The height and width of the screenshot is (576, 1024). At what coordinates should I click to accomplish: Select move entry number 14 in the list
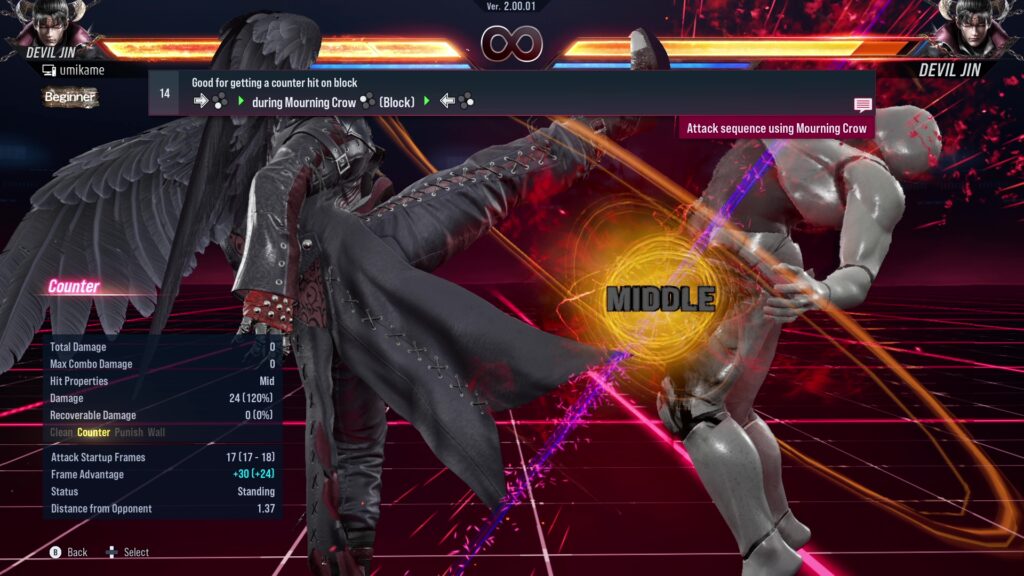pos(164,93)
